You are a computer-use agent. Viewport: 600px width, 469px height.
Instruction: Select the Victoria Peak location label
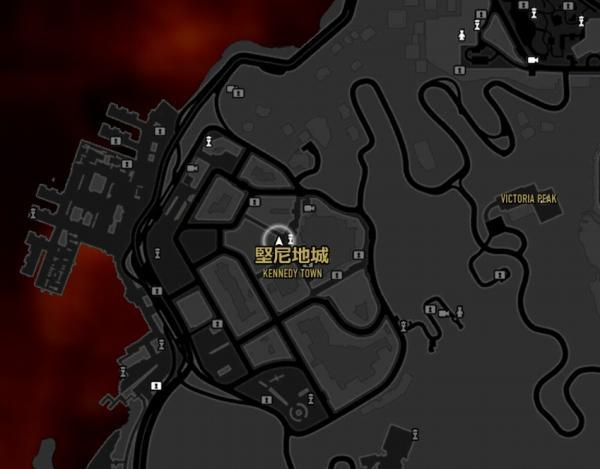pyautogui.click(x=529, y=200)
